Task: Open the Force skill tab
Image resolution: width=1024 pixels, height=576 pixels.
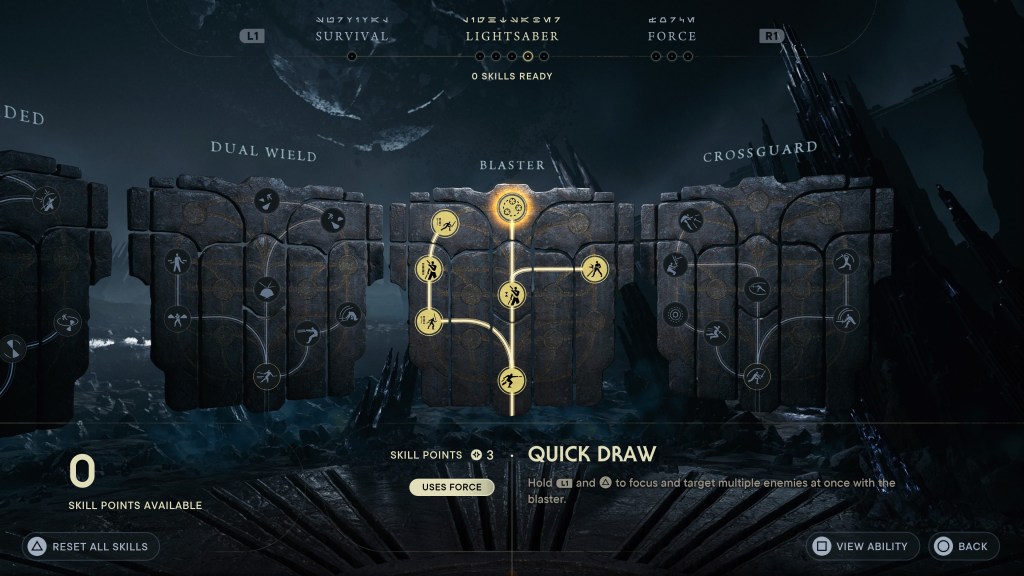Action: tap(672, 36)
